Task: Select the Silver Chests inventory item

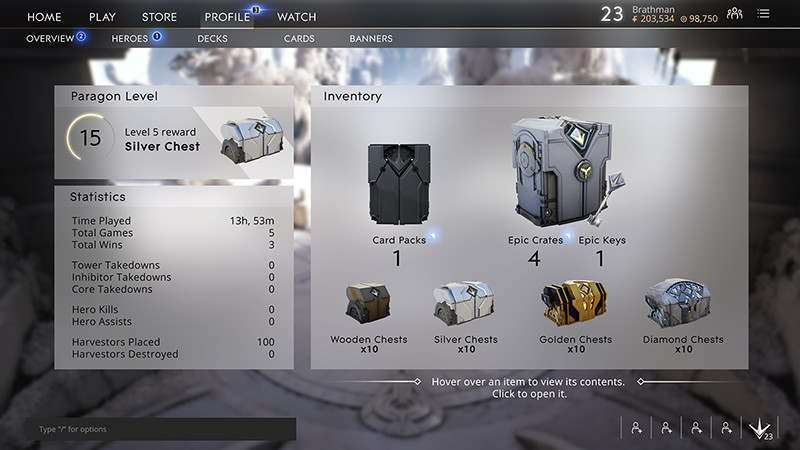Action: [466, 305]
